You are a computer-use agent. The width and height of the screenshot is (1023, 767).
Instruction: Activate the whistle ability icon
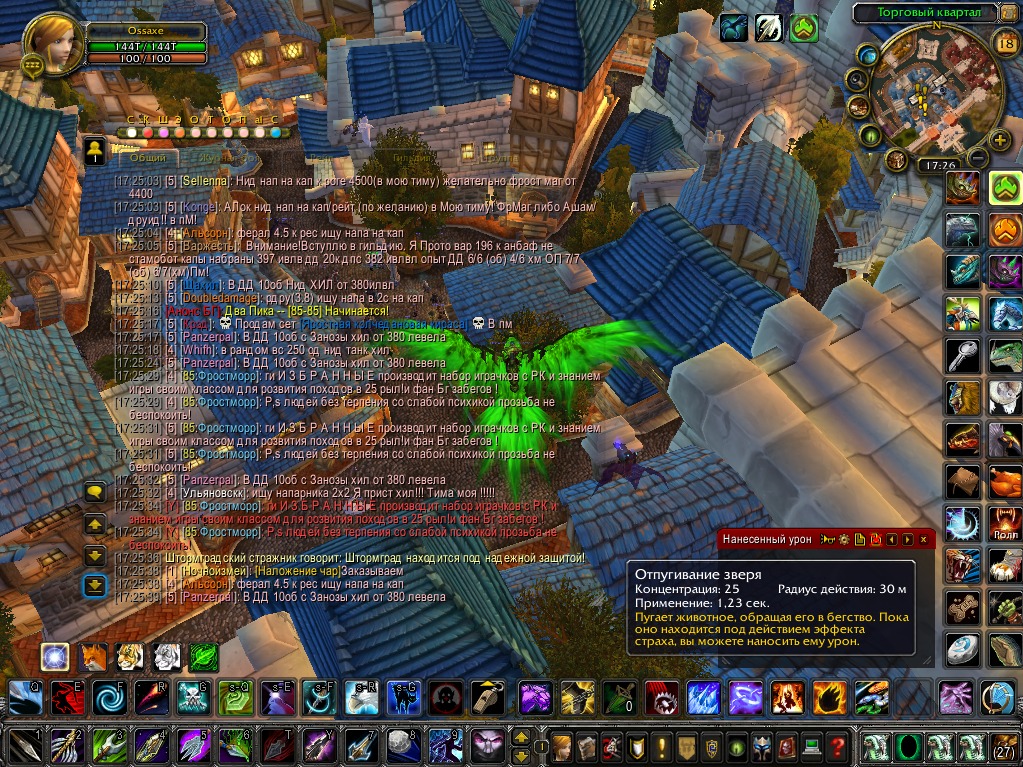(x=488, y=697)
